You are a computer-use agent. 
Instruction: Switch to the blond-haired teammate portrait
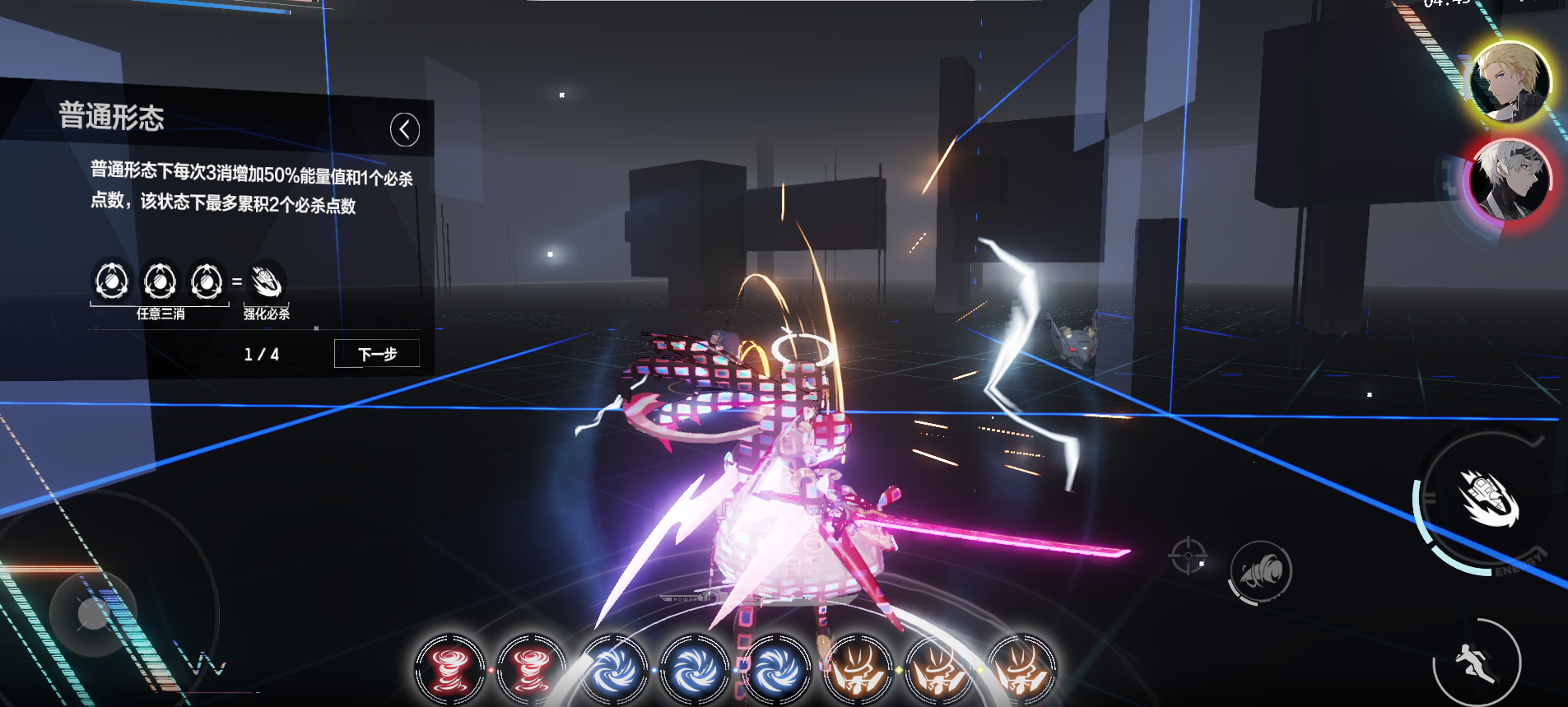click(x=1510, y=82)
